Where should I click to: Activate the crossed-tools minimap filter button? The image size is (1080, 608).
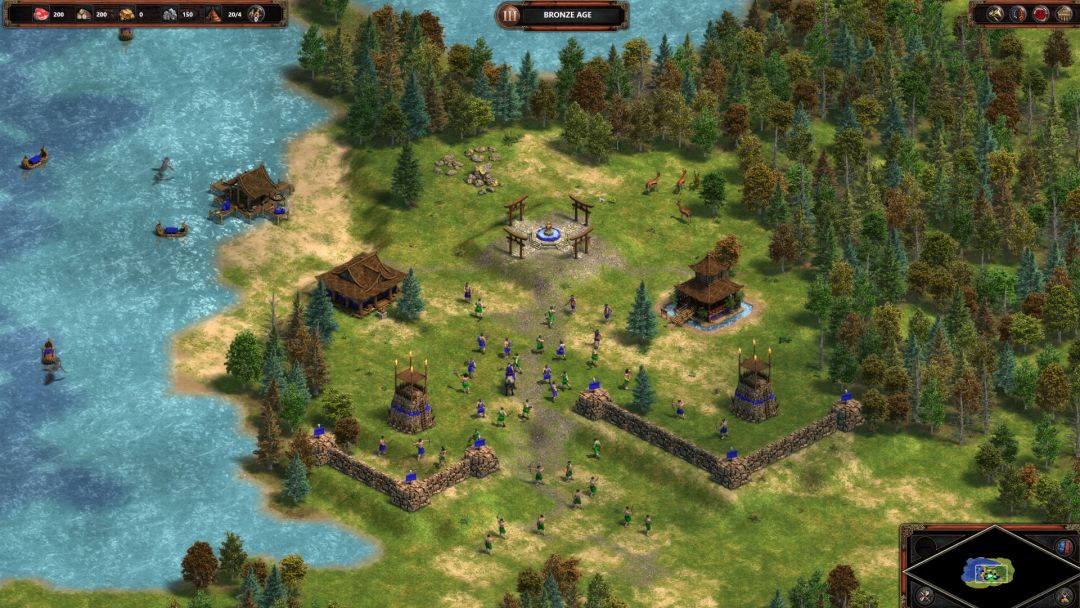tap(925, 596)
